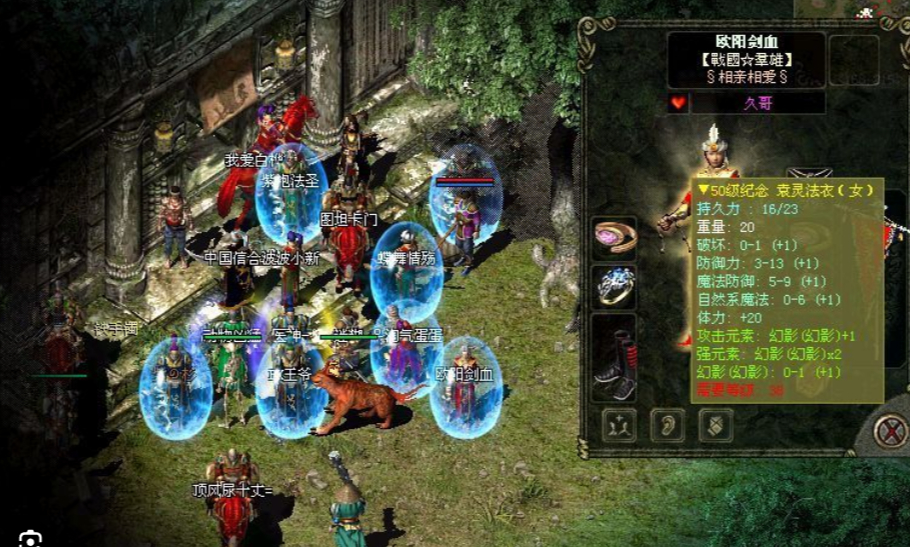Click the fist icon button
Screen dimensions: 910x547
pos(714,425)
